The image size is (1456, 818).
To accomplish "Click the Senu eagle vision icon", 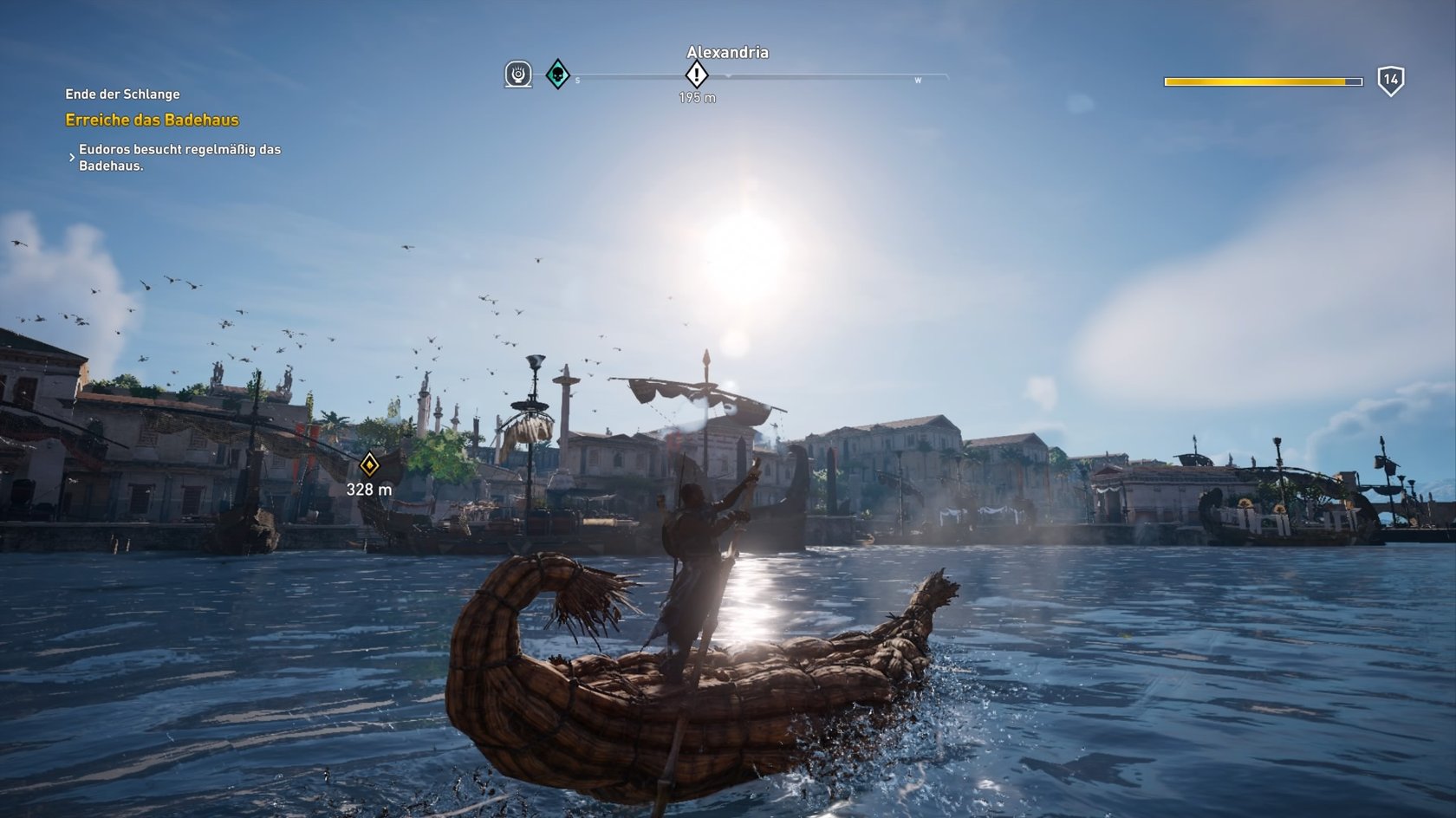I will 518,75.
